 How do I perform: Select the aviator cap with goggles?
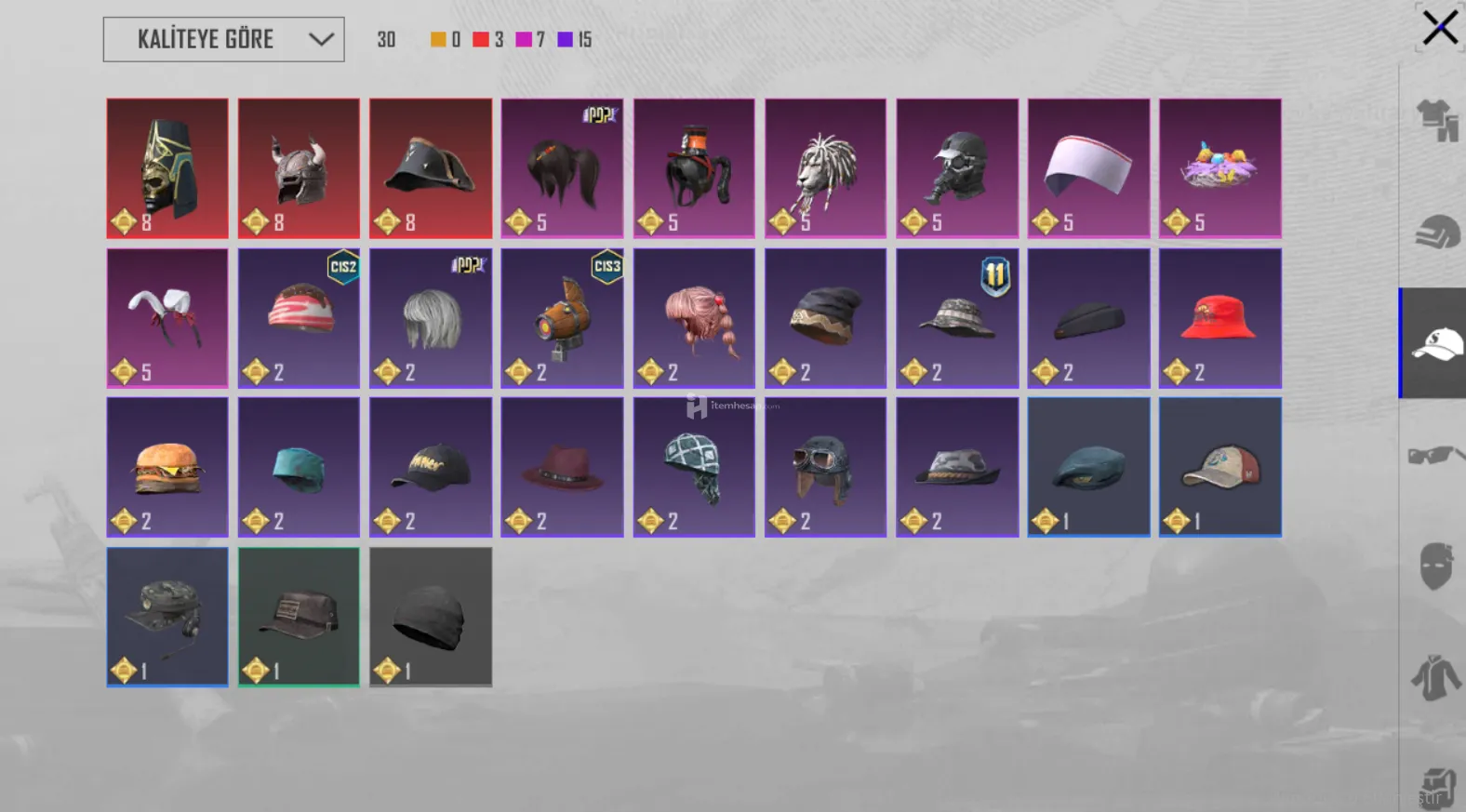[825, 467]
